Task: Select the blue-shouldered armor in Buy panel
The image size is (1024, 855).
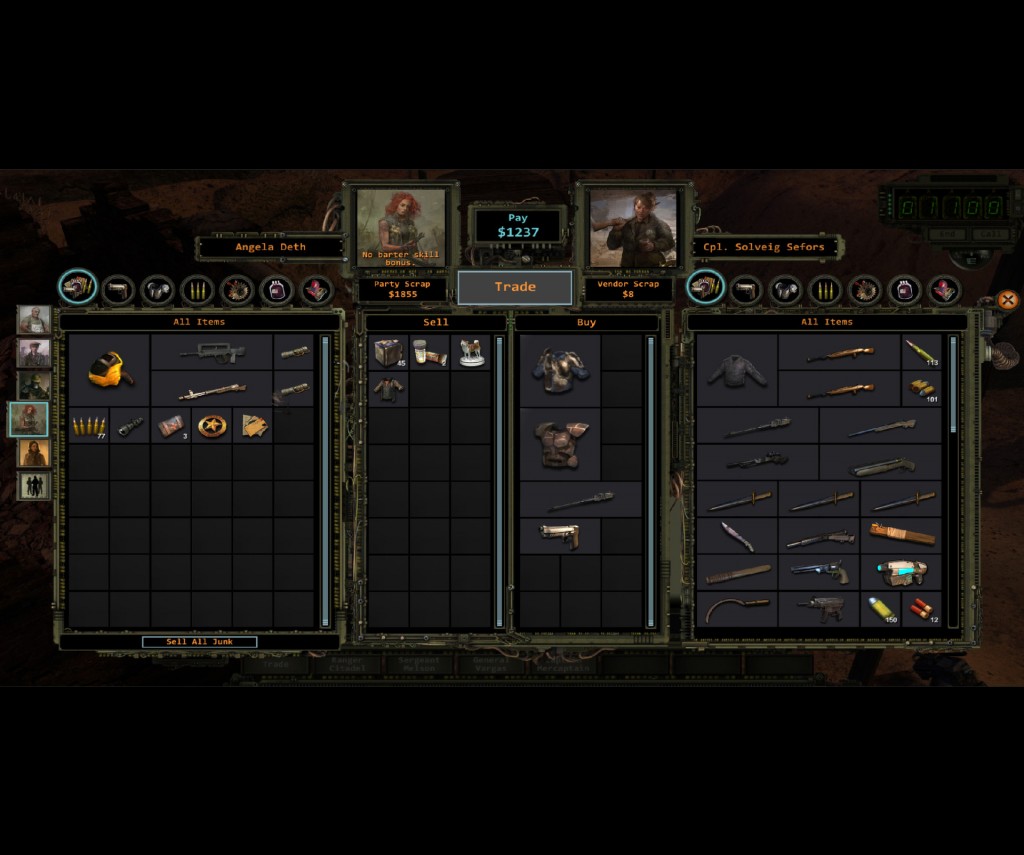Action: pos(560,370)
